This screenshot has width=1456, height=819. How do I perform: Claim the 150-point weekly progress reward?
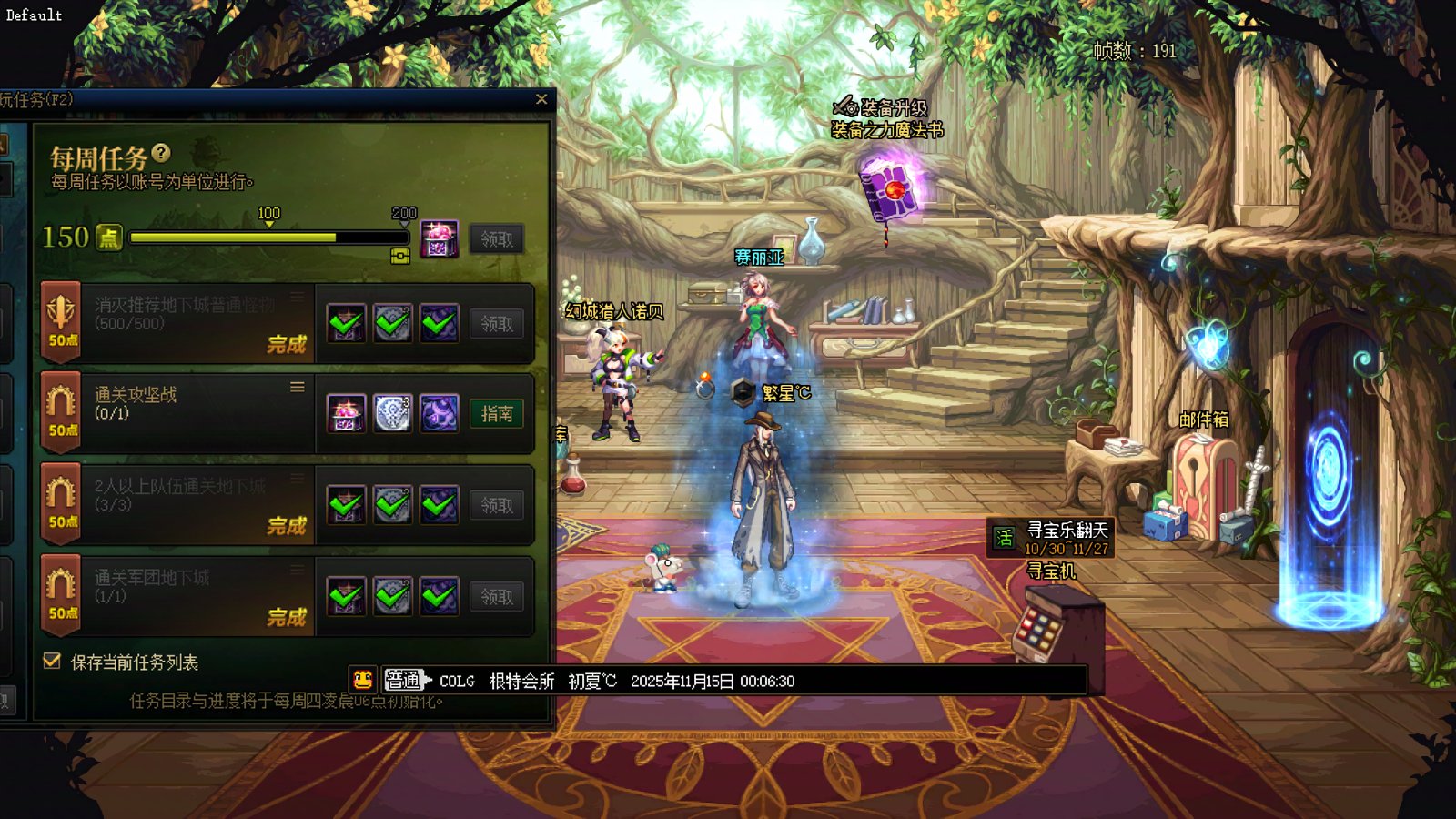tap(497, 239)
